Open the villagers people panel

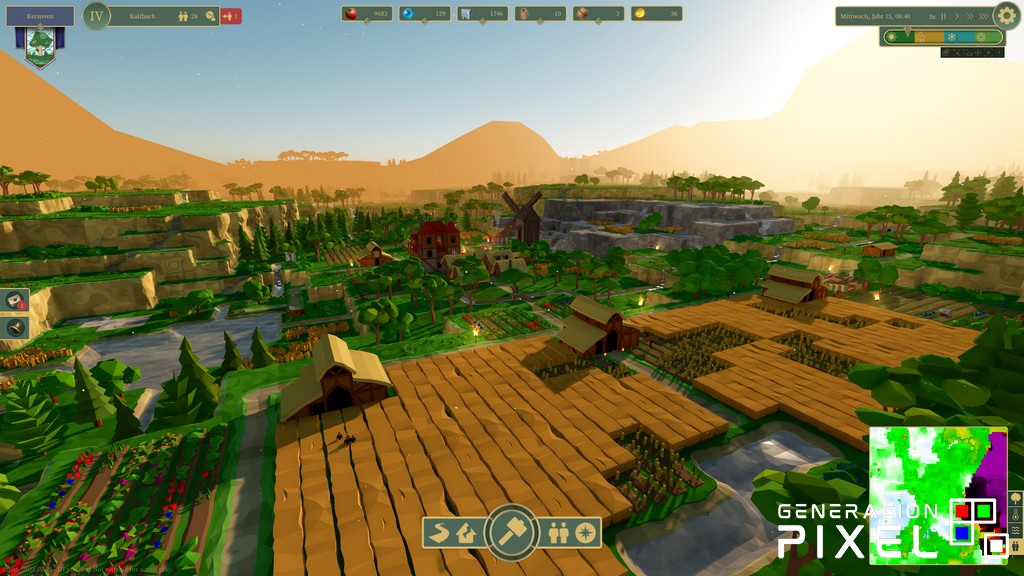(559, 533)
